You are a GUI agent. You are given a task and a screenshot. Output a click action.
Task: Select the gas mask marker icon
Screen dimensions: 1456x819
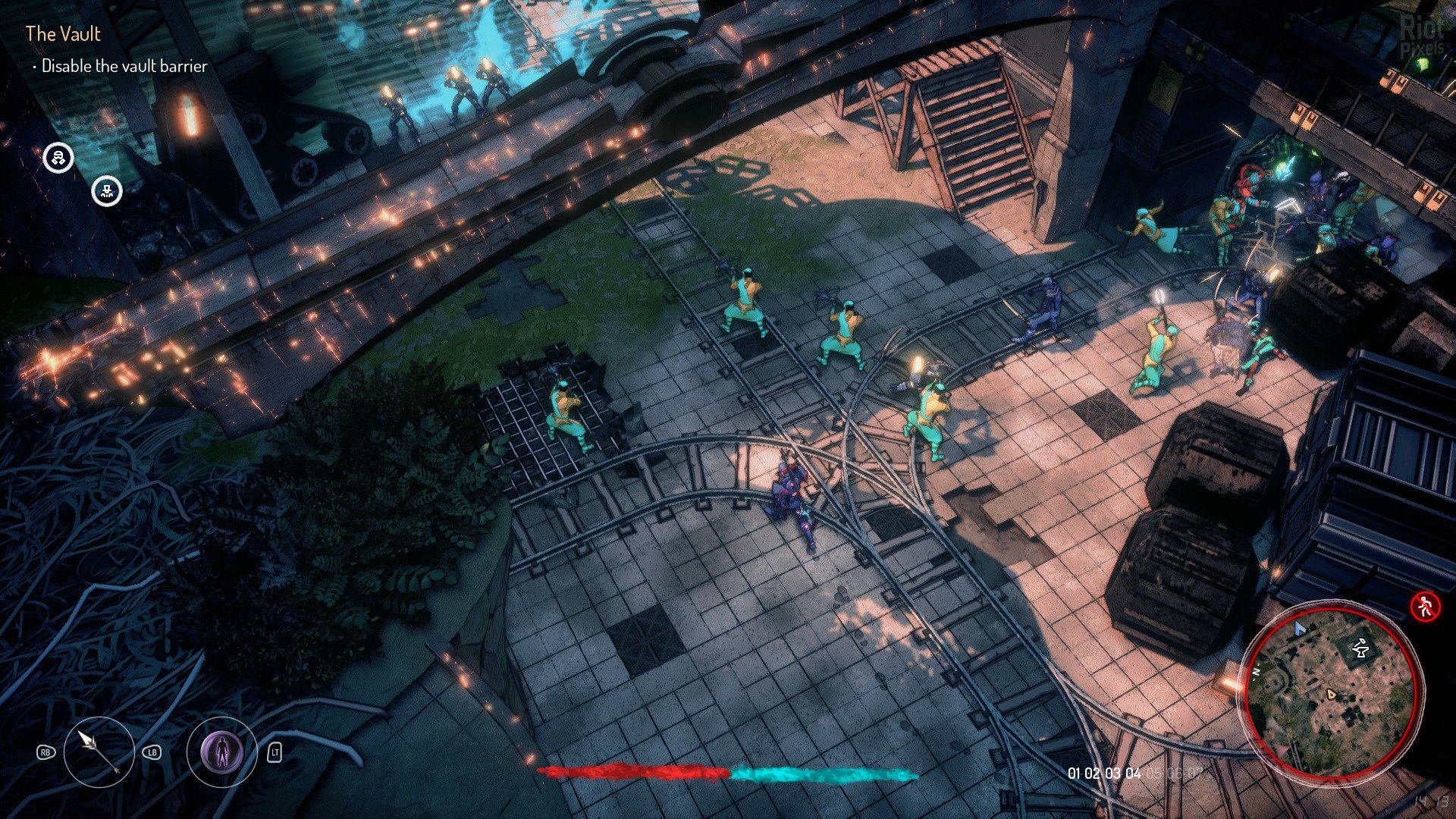58,158
